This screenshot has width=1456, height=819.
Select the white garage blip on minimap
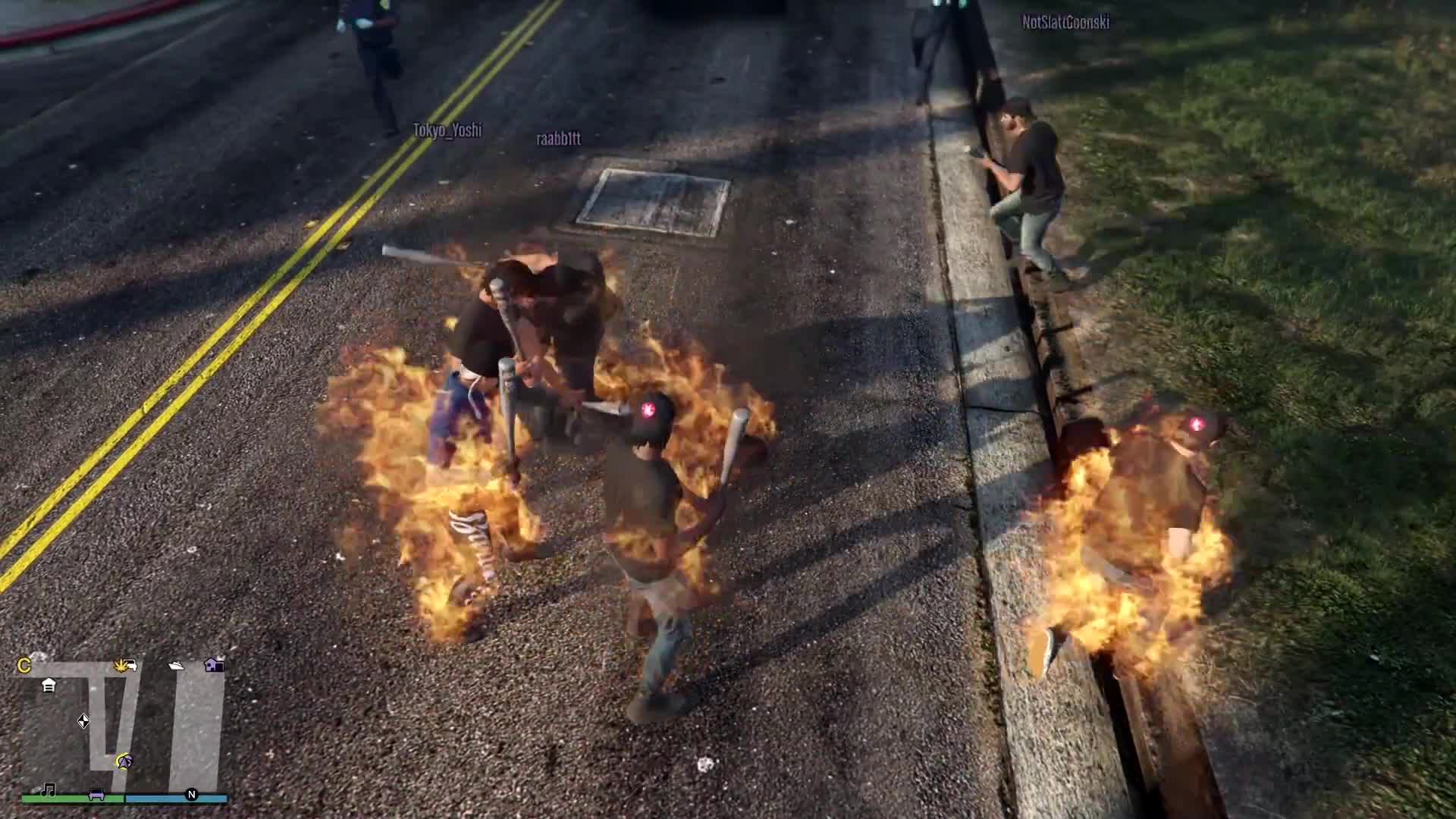pyautogui.click(x=49, y=686)
